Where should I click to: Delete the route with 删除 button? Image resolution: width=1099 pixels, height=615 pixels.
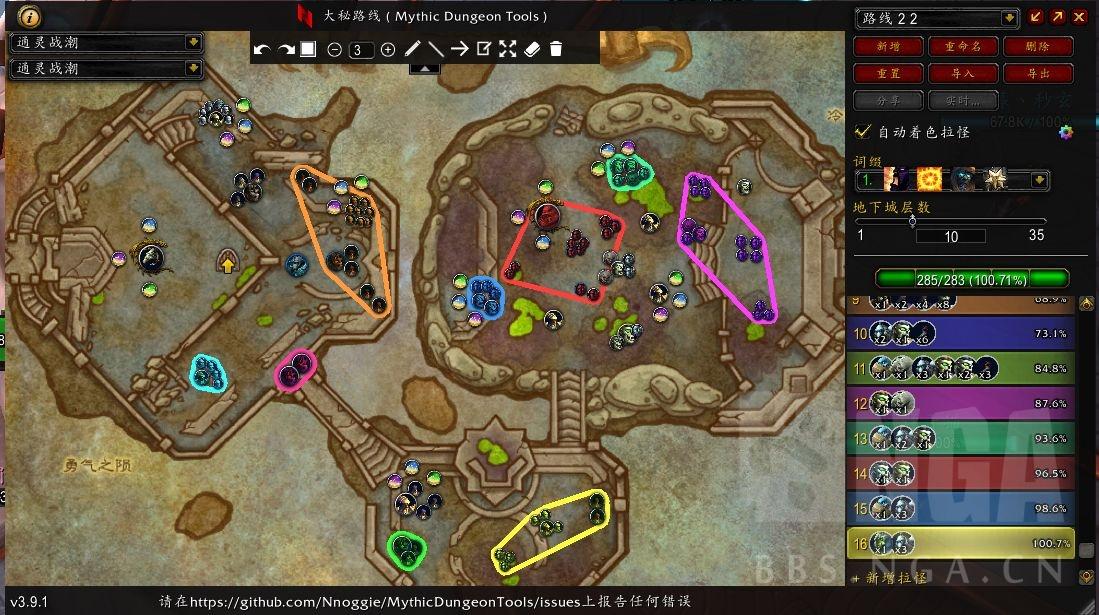tap(1037, 47)
